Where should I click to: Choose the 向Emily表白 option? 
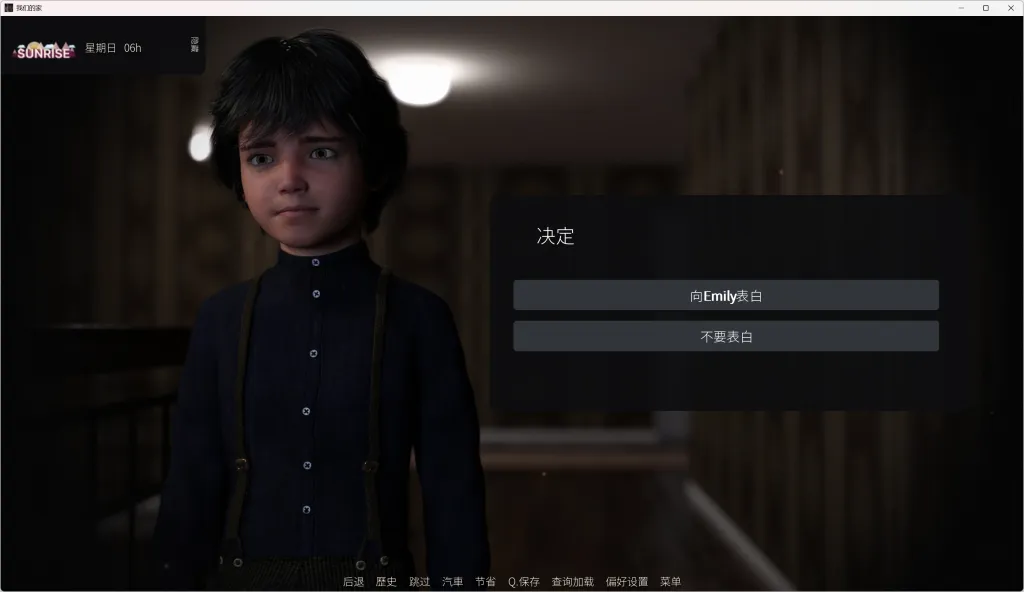pyautogui.click(x=726, y=296)
